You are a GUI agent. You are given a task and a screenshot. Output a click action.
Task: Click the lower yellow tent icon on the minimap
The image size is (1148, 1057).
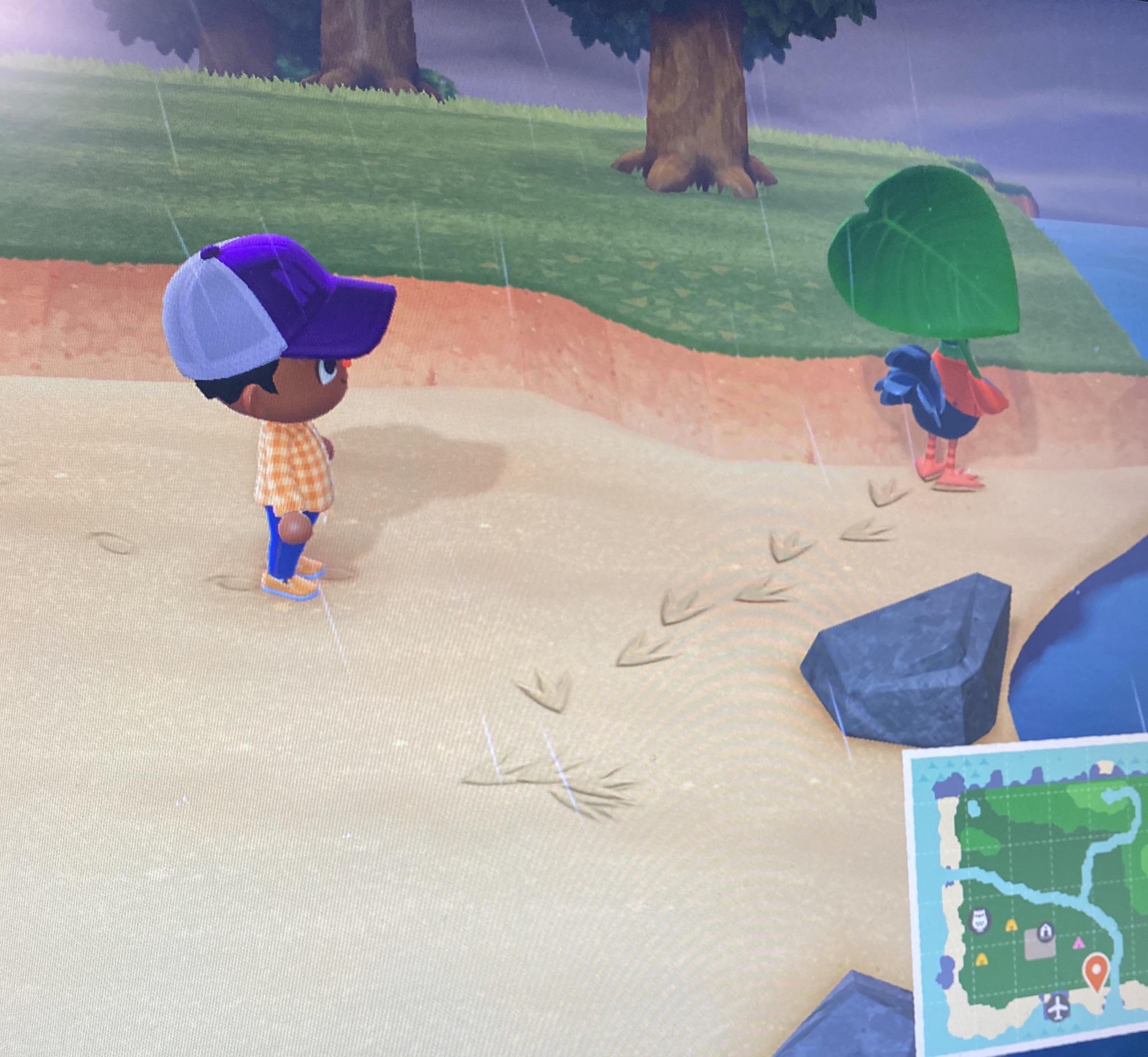click(x=982, y=962)
